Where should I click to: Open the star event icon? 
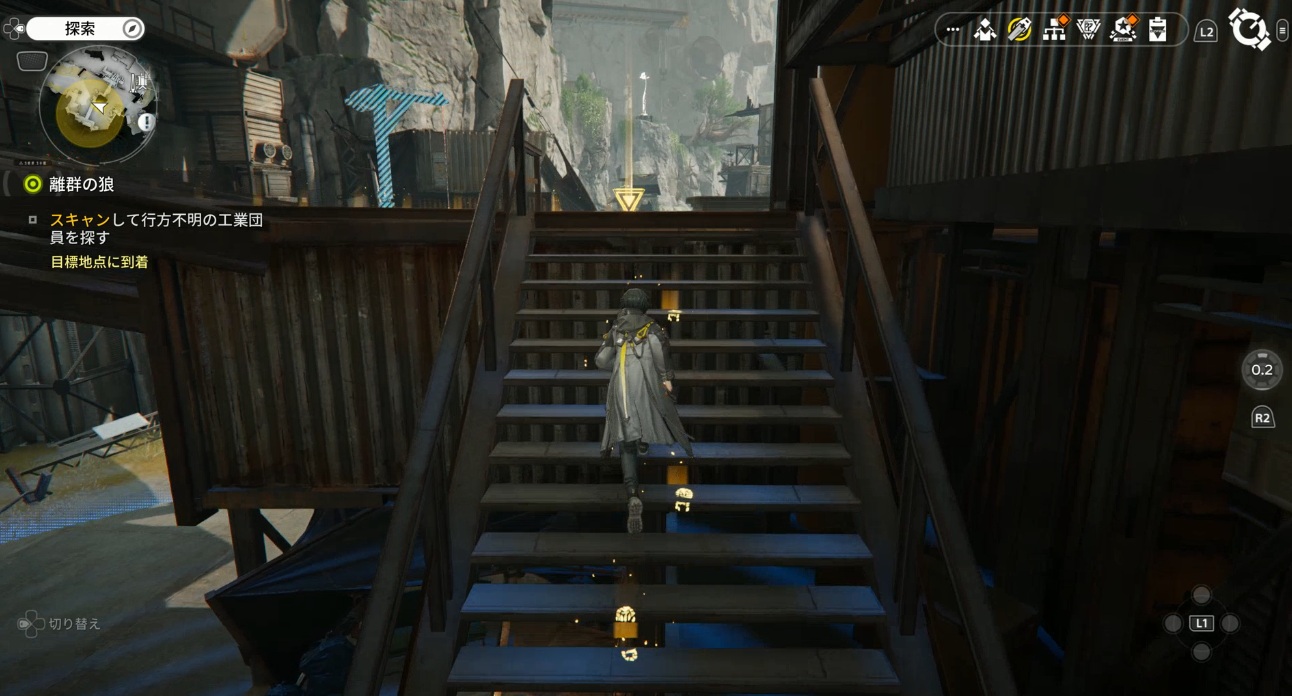coord(1123,30)
